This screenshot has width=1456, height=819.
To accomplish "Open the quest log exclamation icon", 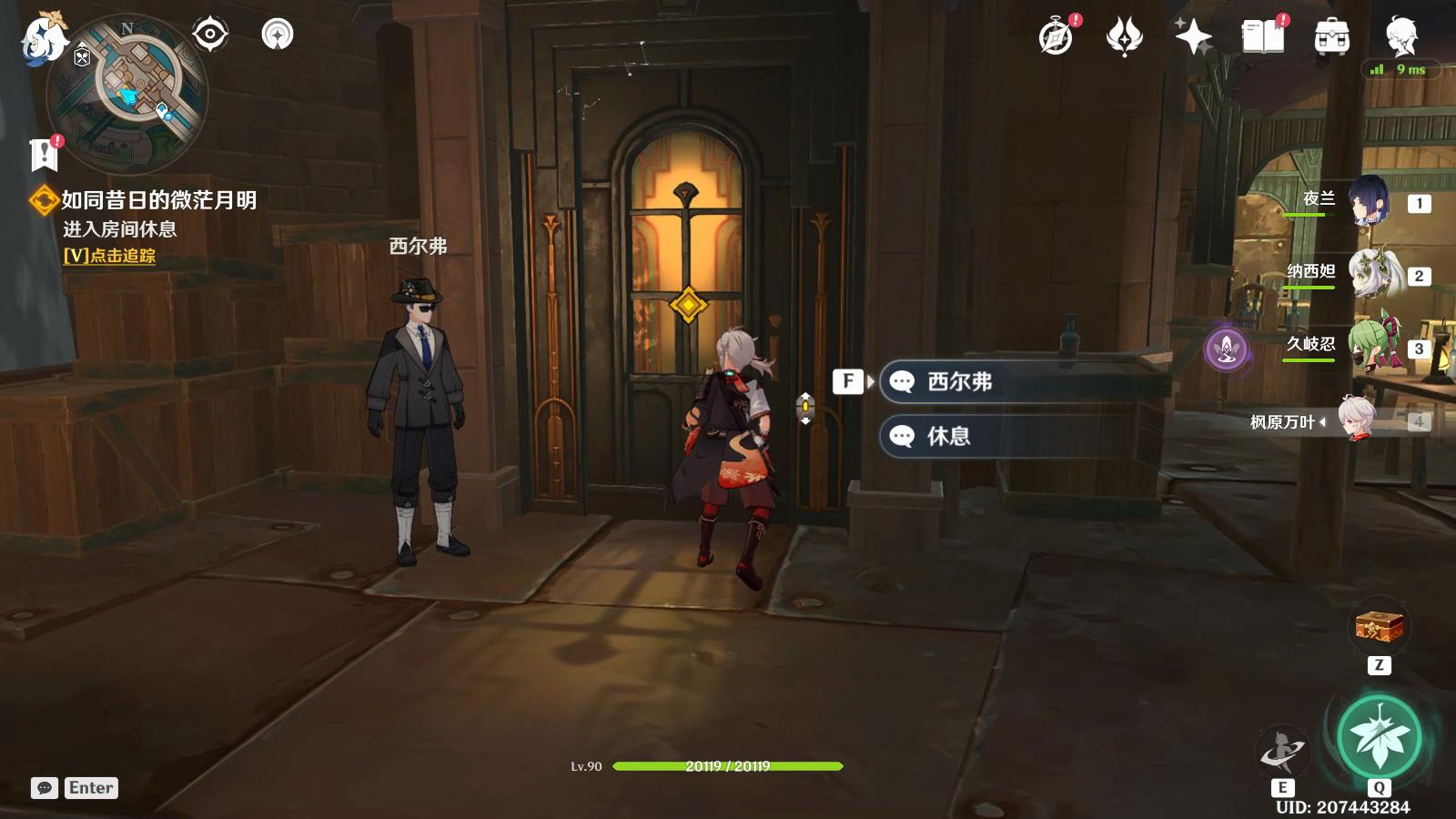I will point(44,155).
